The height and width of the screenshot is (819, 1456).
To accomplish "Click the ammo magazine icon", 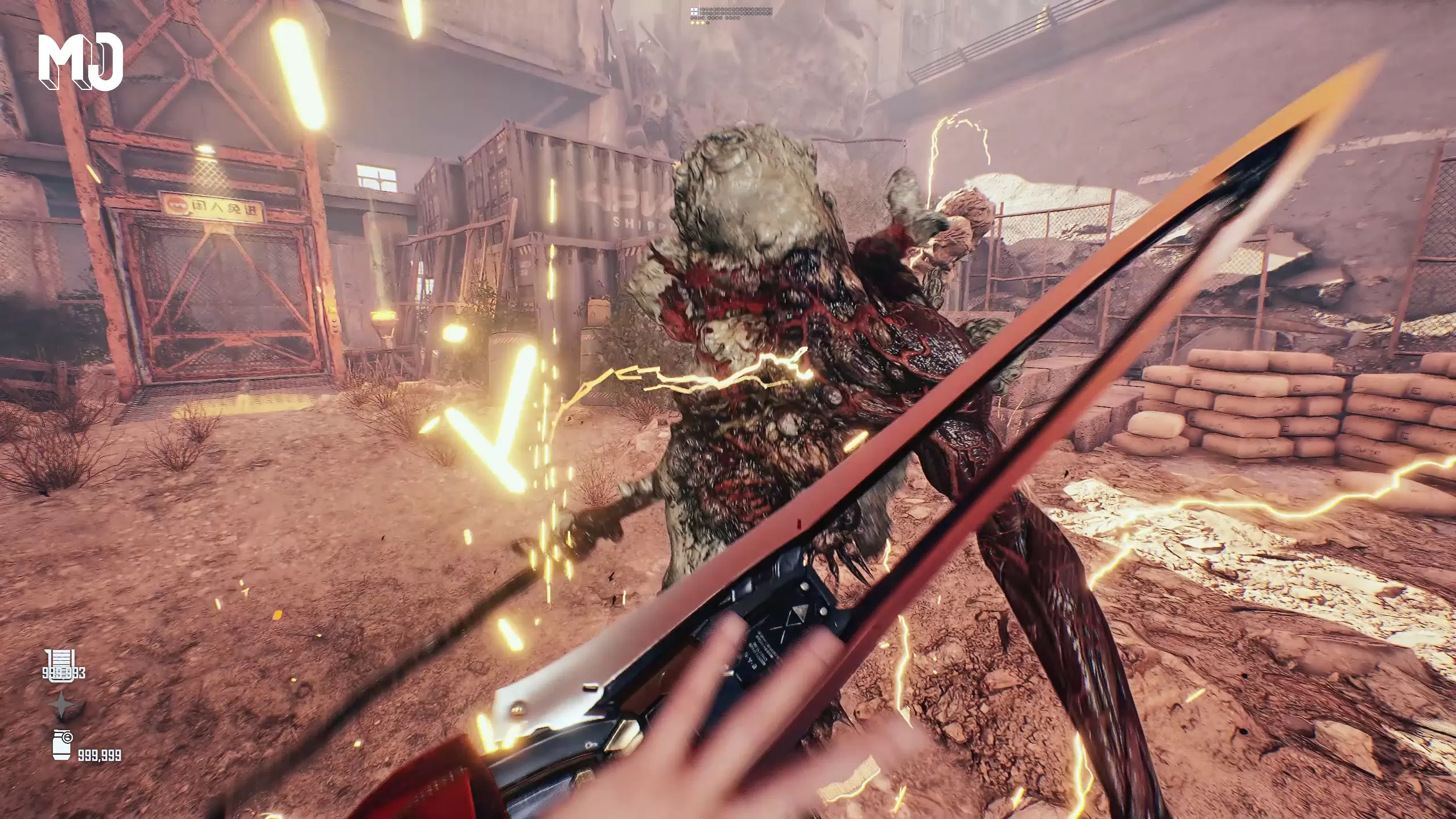I will (x=59, y=662).
